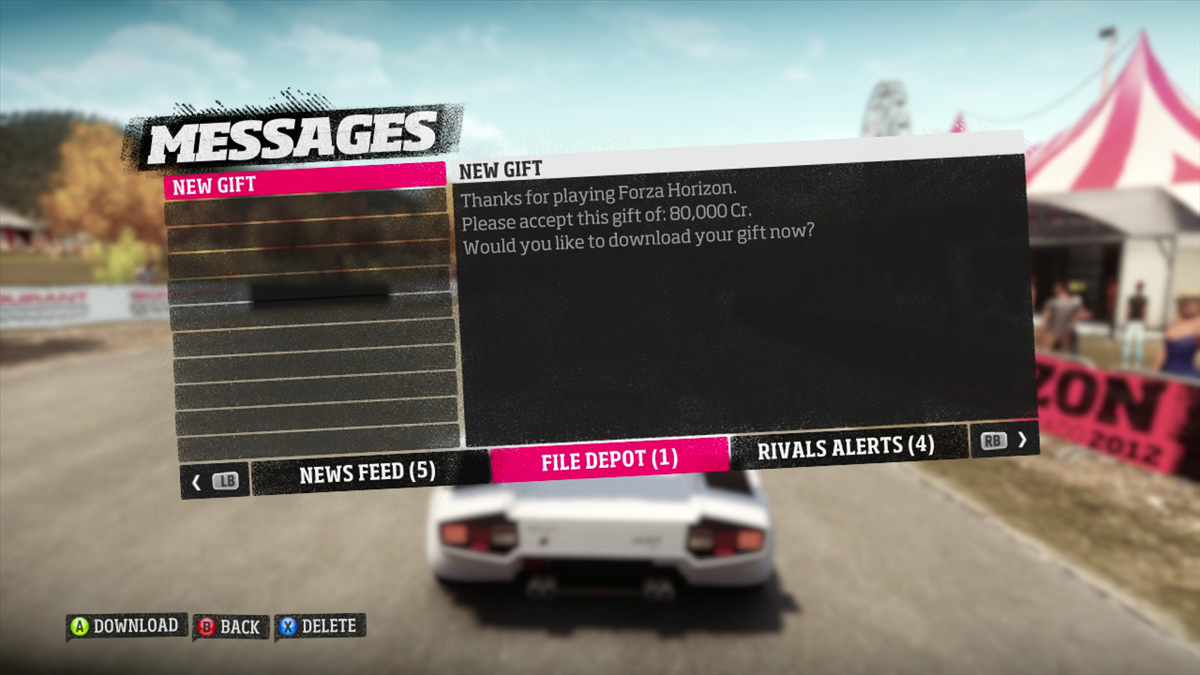Click the right arrow to next tab
Screen dimensions: 1200x675
[1021, 439]
